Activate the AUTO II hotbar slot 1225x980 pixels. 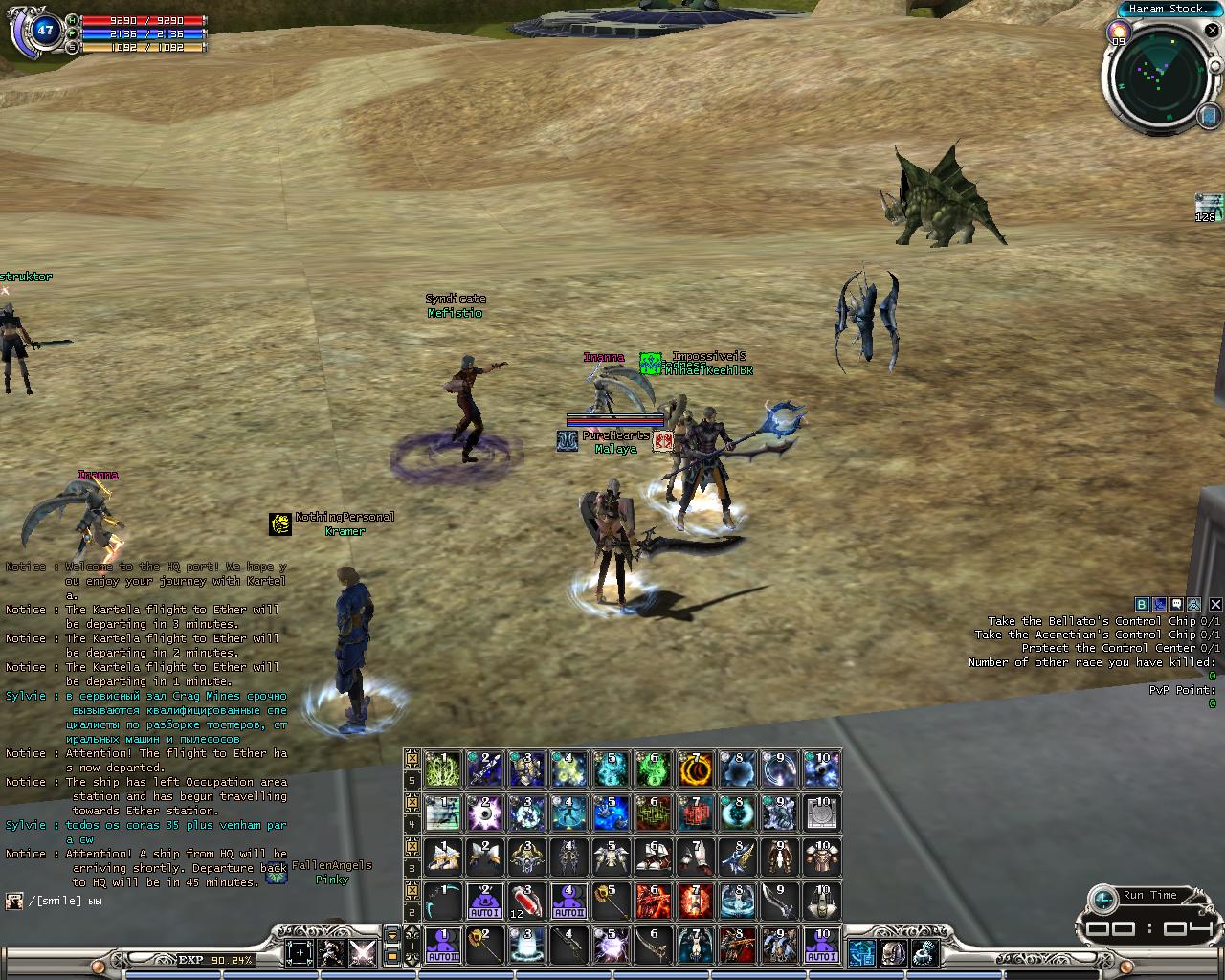pyautogui.click(x=568, y=901)
